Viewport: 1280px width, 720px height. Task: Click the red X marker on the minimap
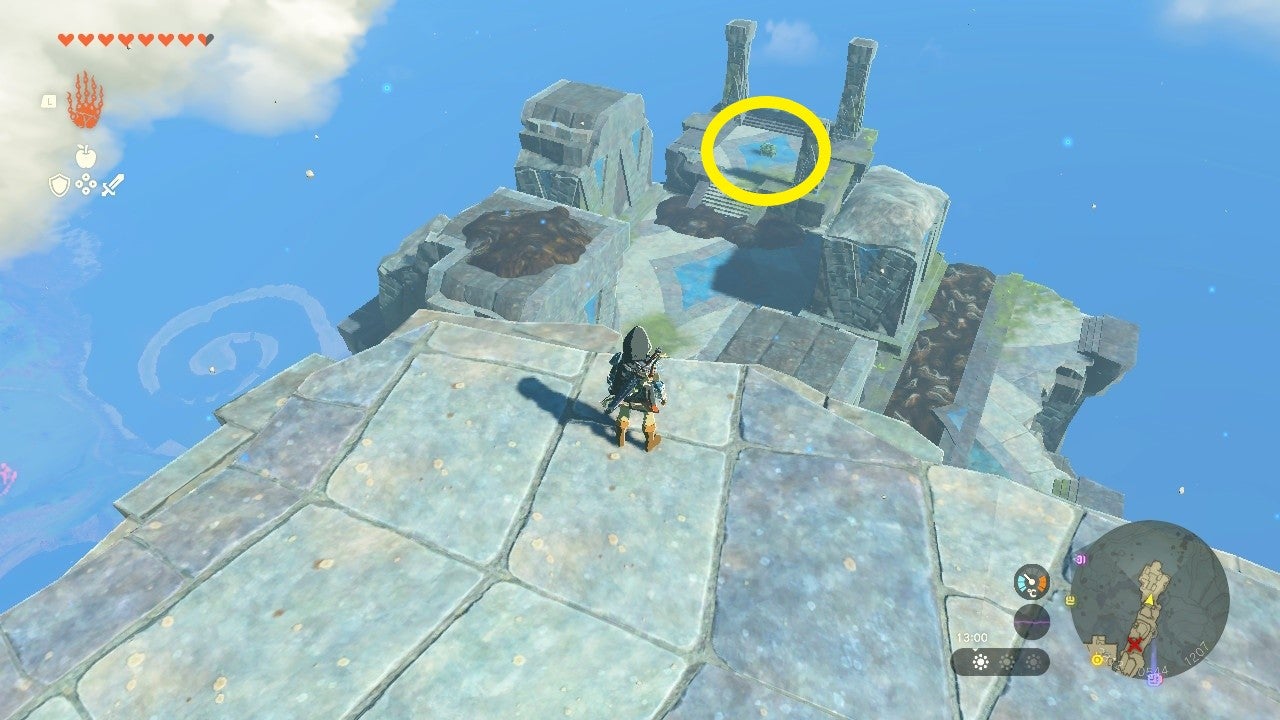click(1135, 644)
